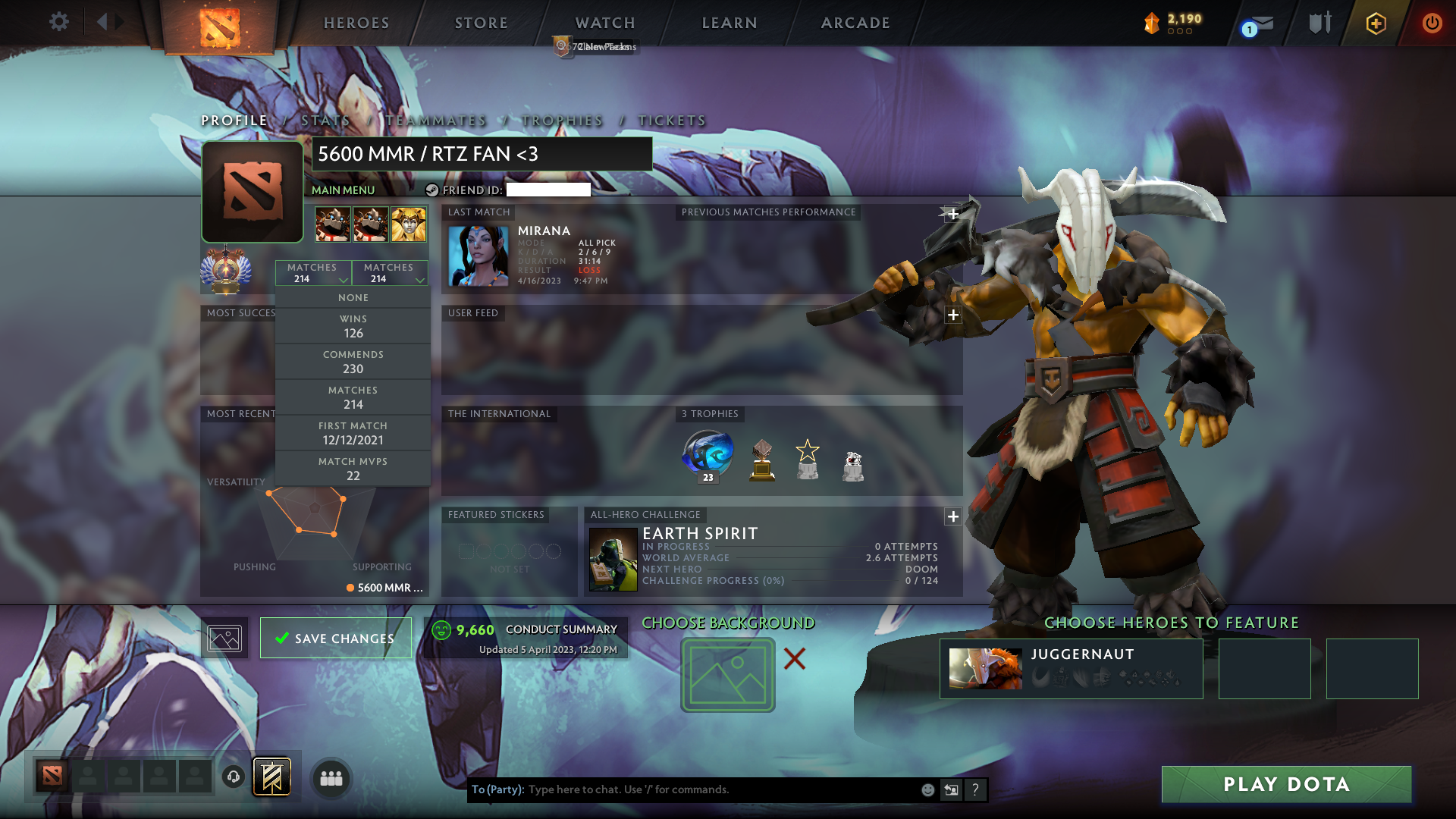Image resolution: width=1456 pixels, height=819 pixels.
Task: Expand the Previous Matches Performance panel
Action: pos(952,215)
